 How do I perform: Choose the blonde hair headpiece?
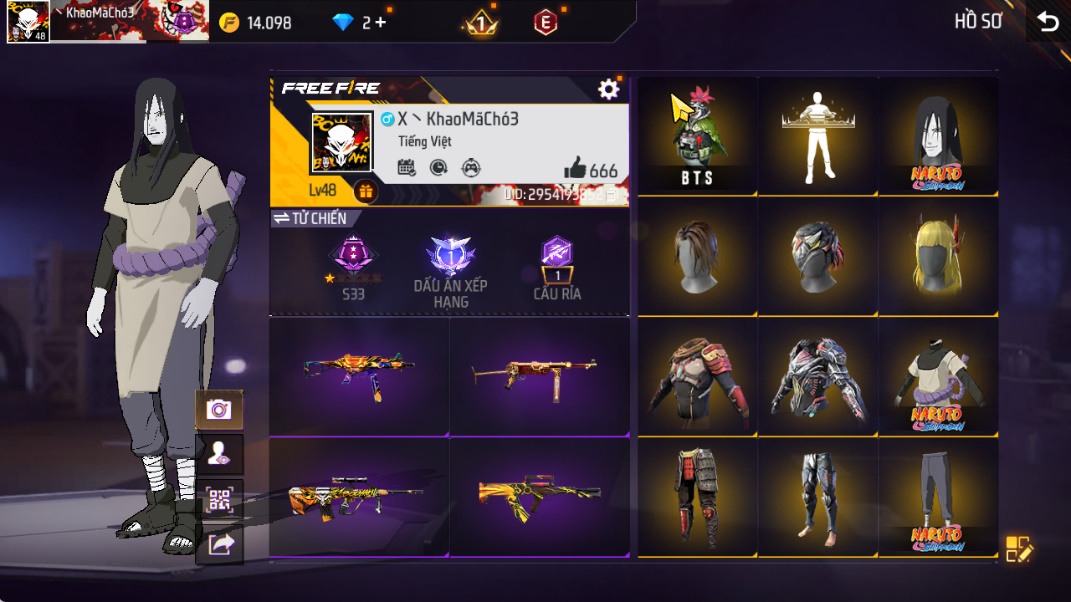tap(938, 256)
